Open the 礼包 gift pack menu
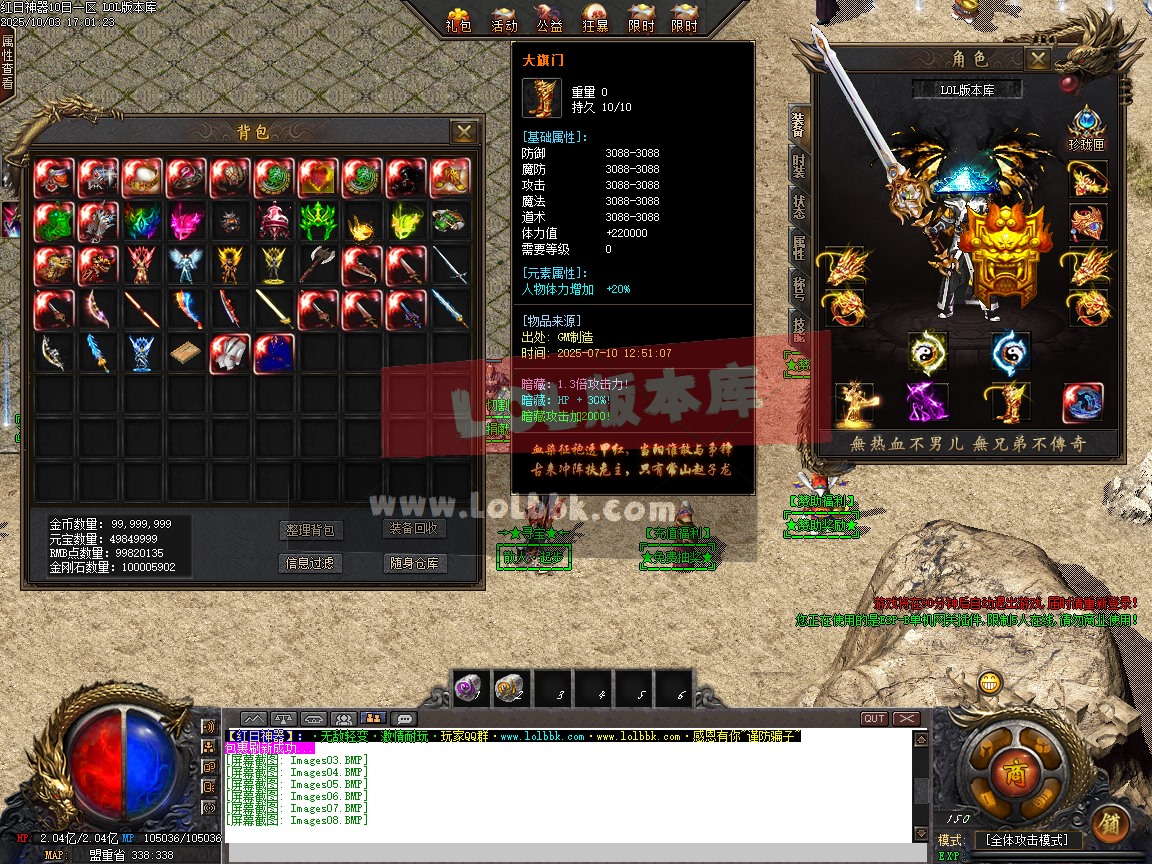 pyautogui.click(x=459, y=18)
